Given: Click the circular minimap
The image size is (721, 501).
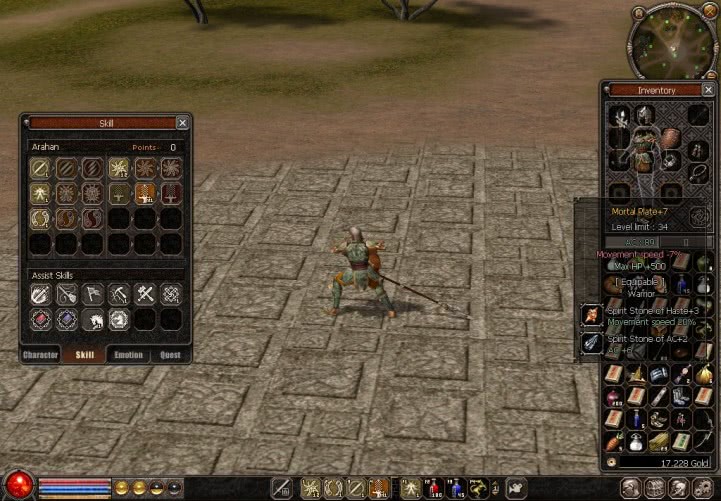Looking at the screenshot, I should (x=672, y=39).
